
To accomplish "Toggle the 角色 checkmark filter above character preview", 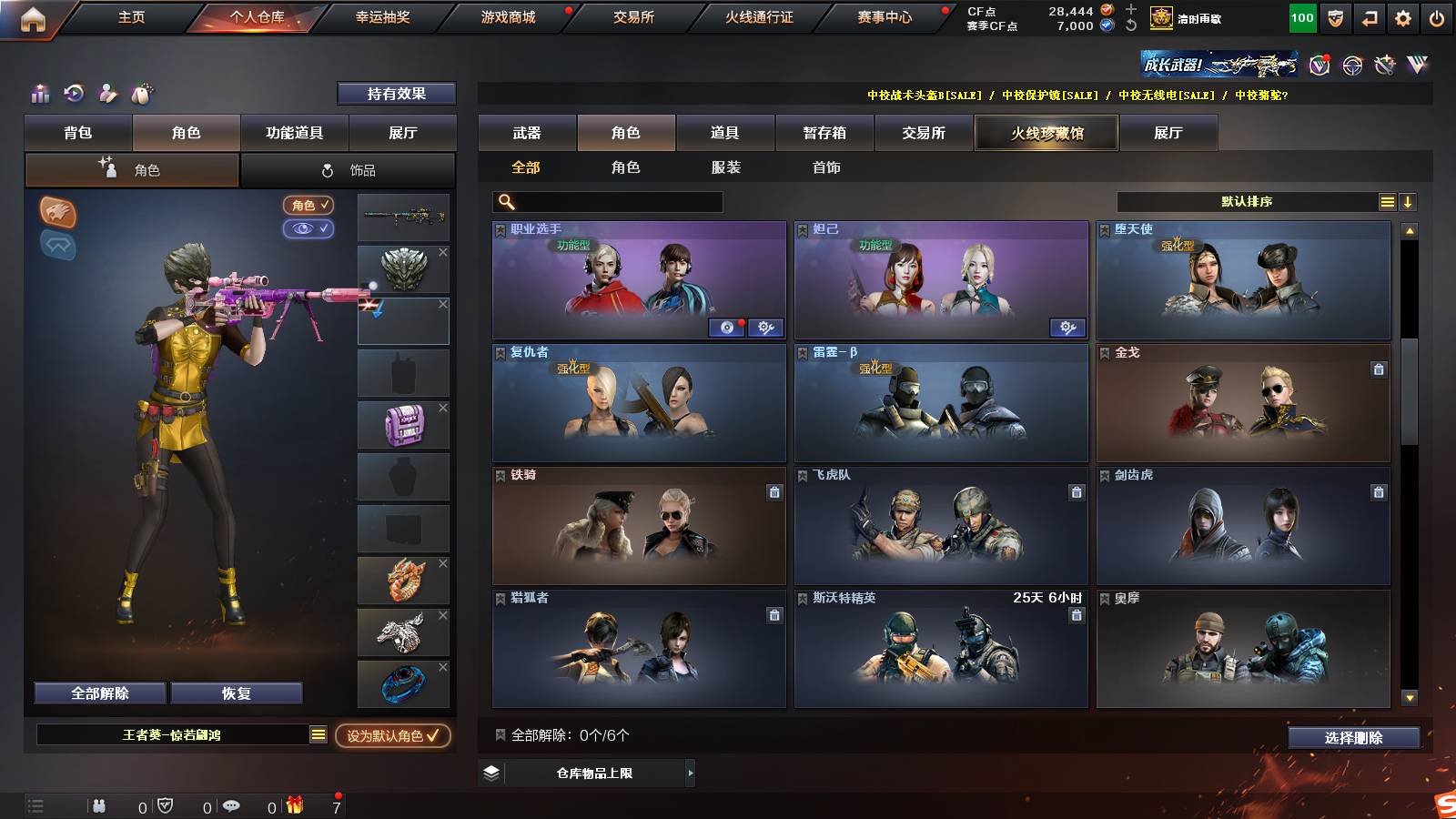I will click(x=308, y=205).
